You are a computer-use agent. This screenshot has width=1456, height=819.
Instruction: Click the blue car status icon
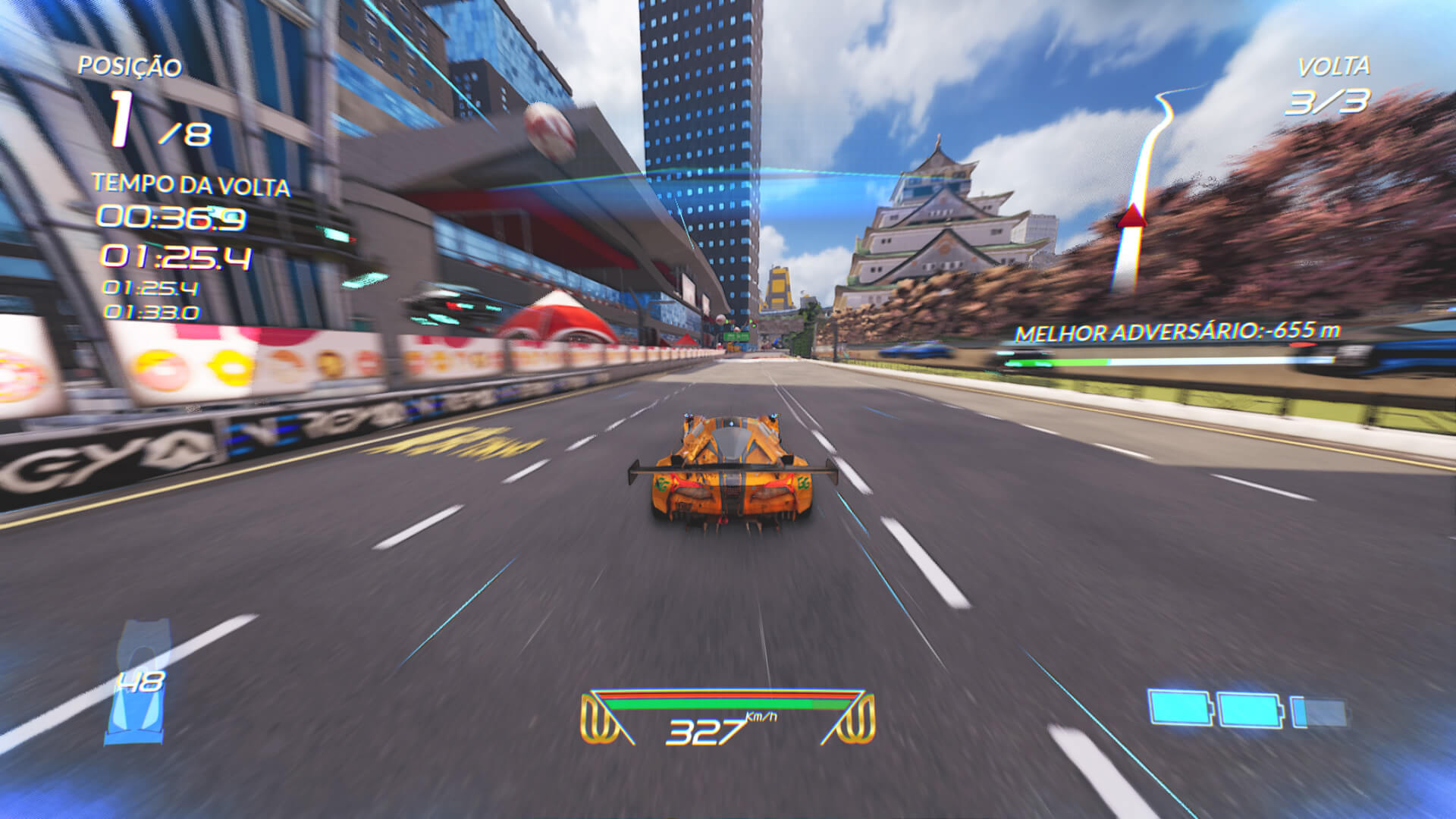click(136, 682)
